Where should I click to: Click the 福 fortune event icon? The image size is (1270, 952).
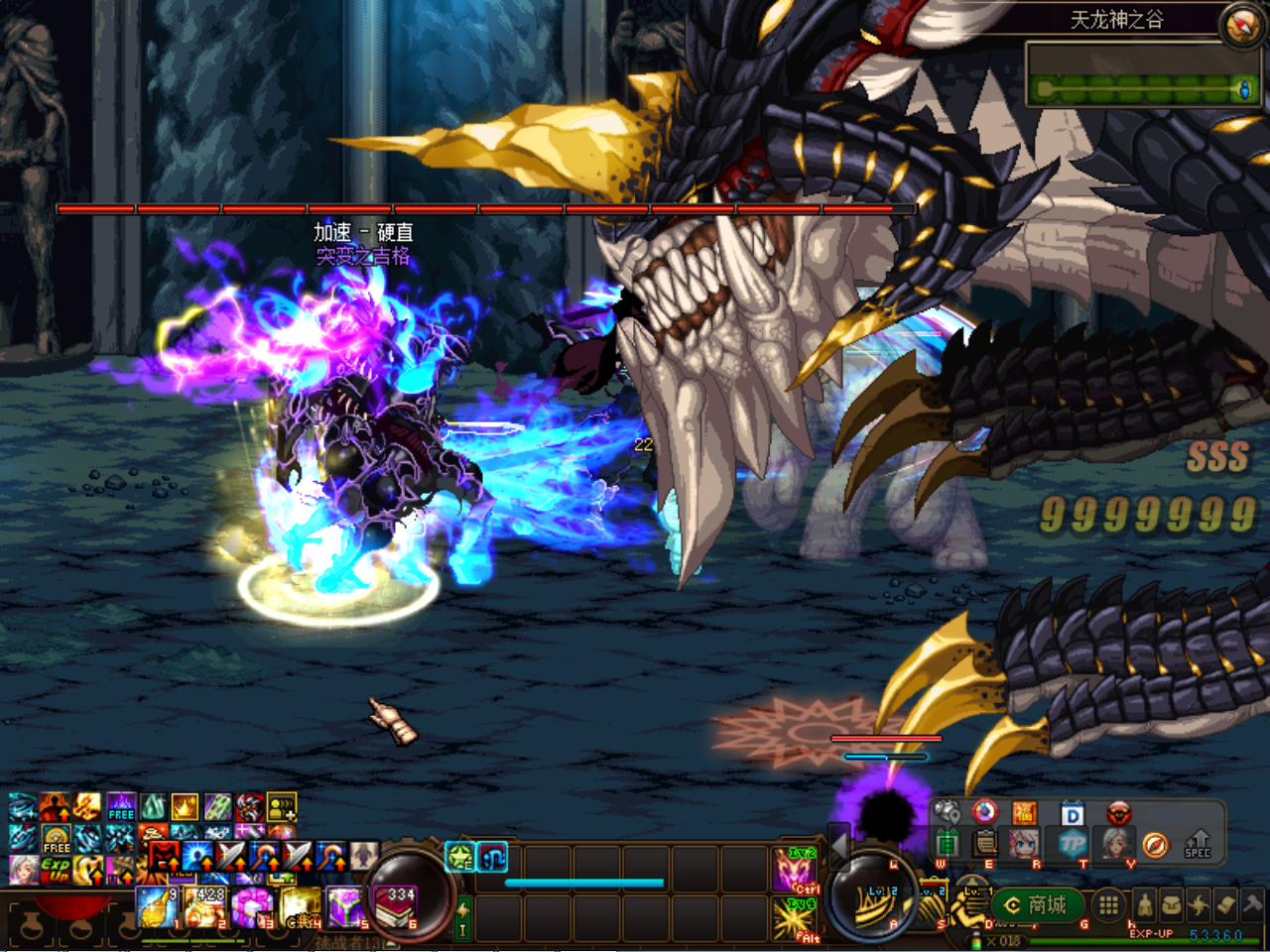point(1024,813)
